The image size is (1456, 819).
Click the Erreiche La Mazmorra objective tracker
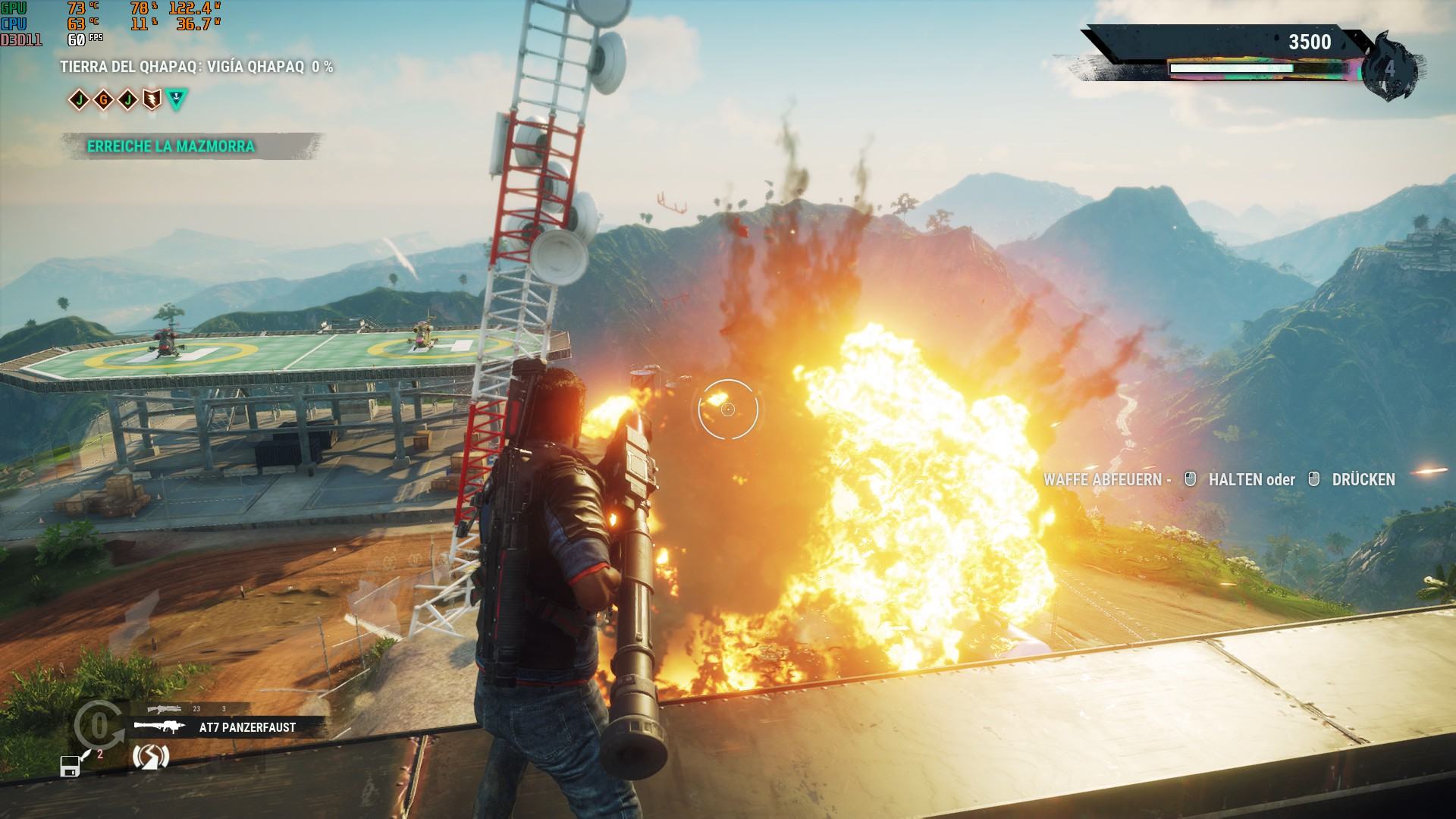pos(171,146)
